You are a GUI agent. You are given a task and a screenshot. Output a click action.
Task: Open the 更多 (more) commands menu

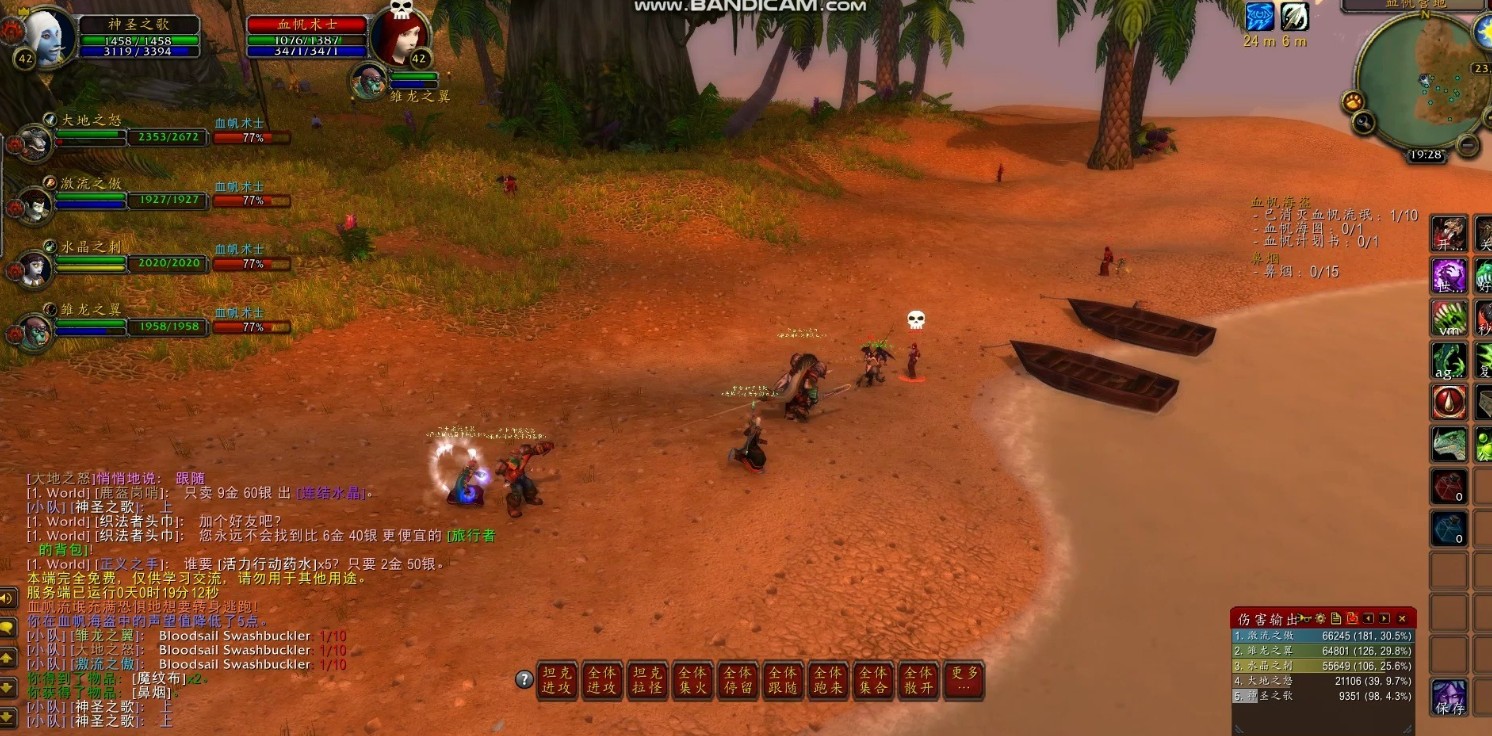tap(963, 680)
